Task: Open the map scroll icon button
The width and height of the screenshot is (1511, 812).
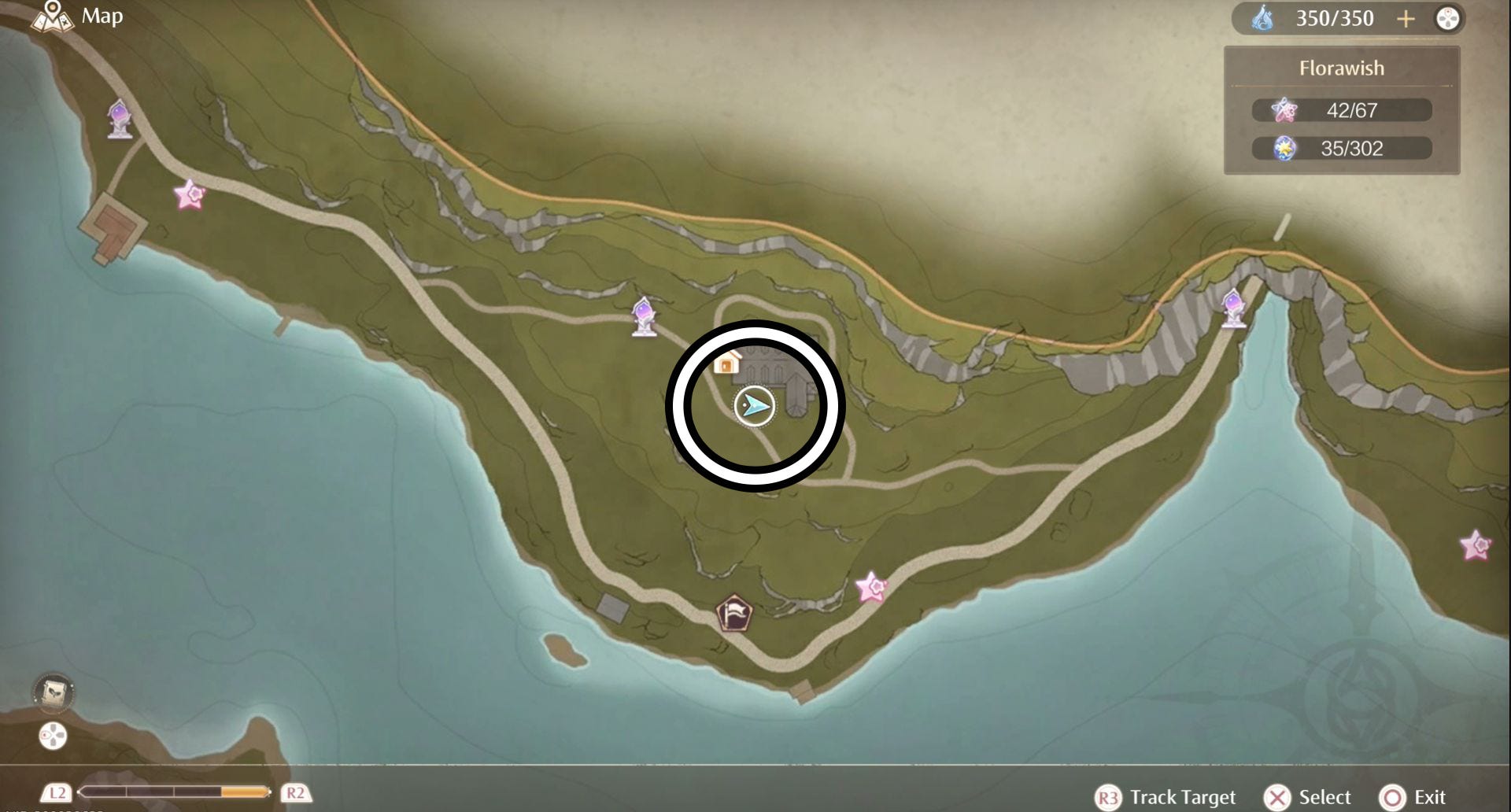Action: click(54, 692)
